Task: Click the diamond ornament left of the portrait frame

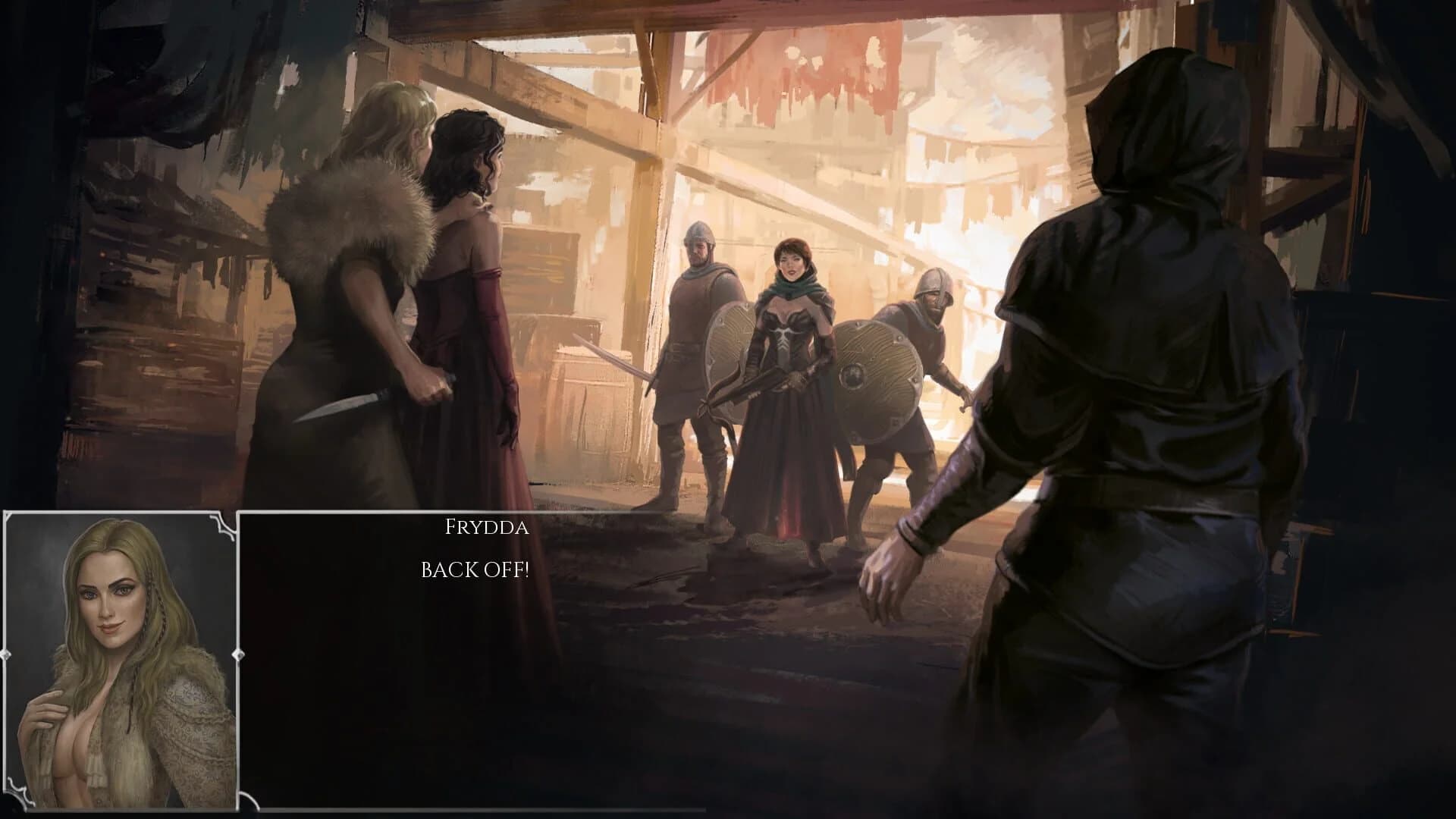Action: coord(5,654)
